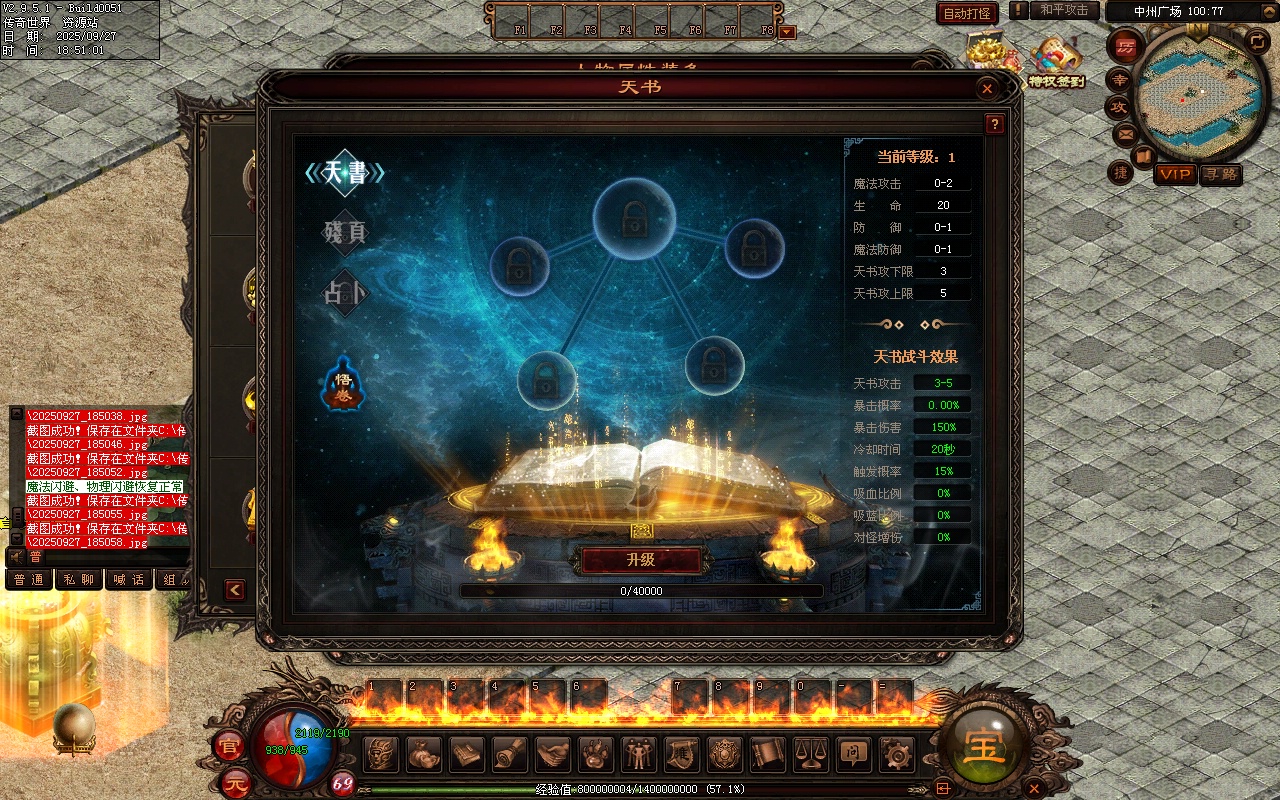This screenshot has height=800, width=1280.
Task: Switch to the 占卜 tab
Action: [x=345, y=293]
